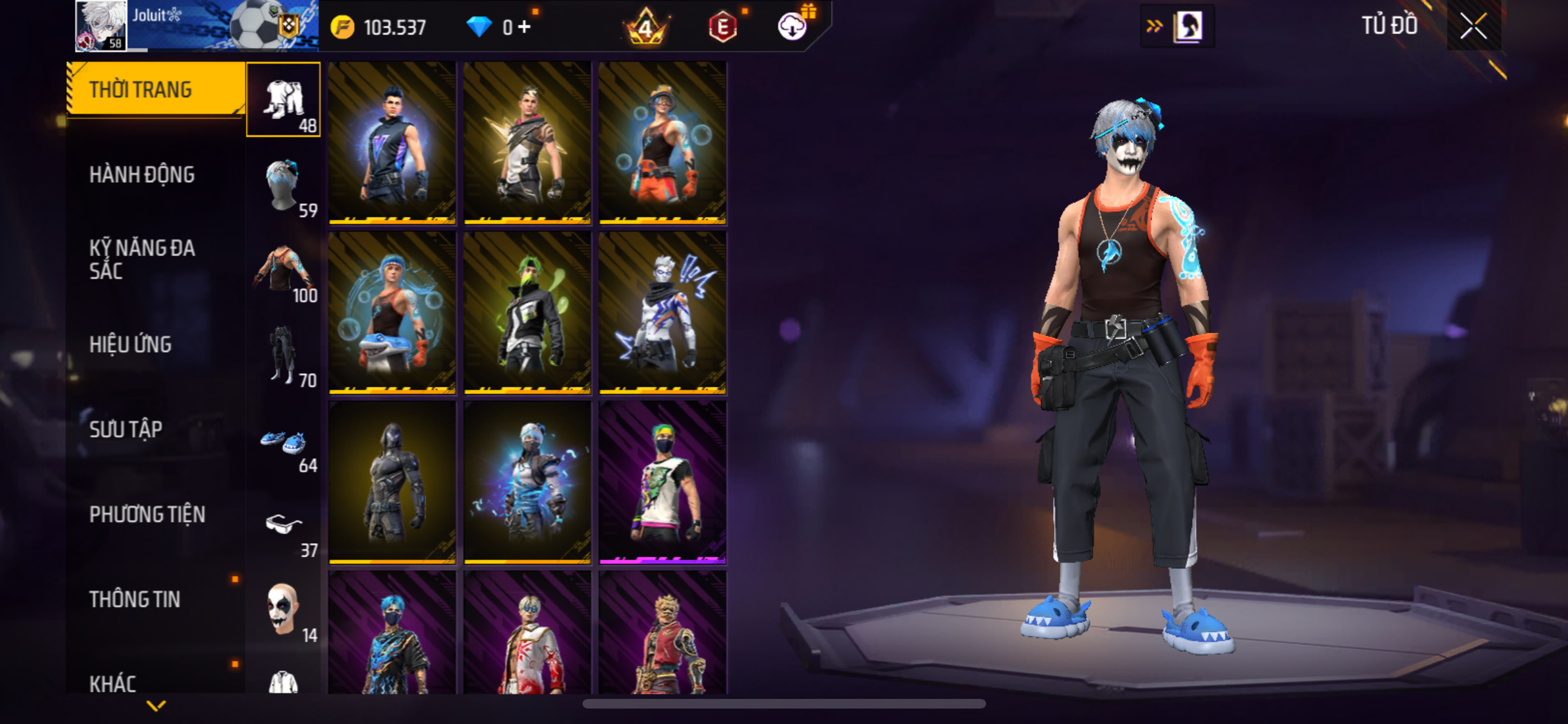The height and width of the screenshot is (724, 1568).
Task: Select the glasses subcategory showing 37
Action: click(x=283, y=528)
